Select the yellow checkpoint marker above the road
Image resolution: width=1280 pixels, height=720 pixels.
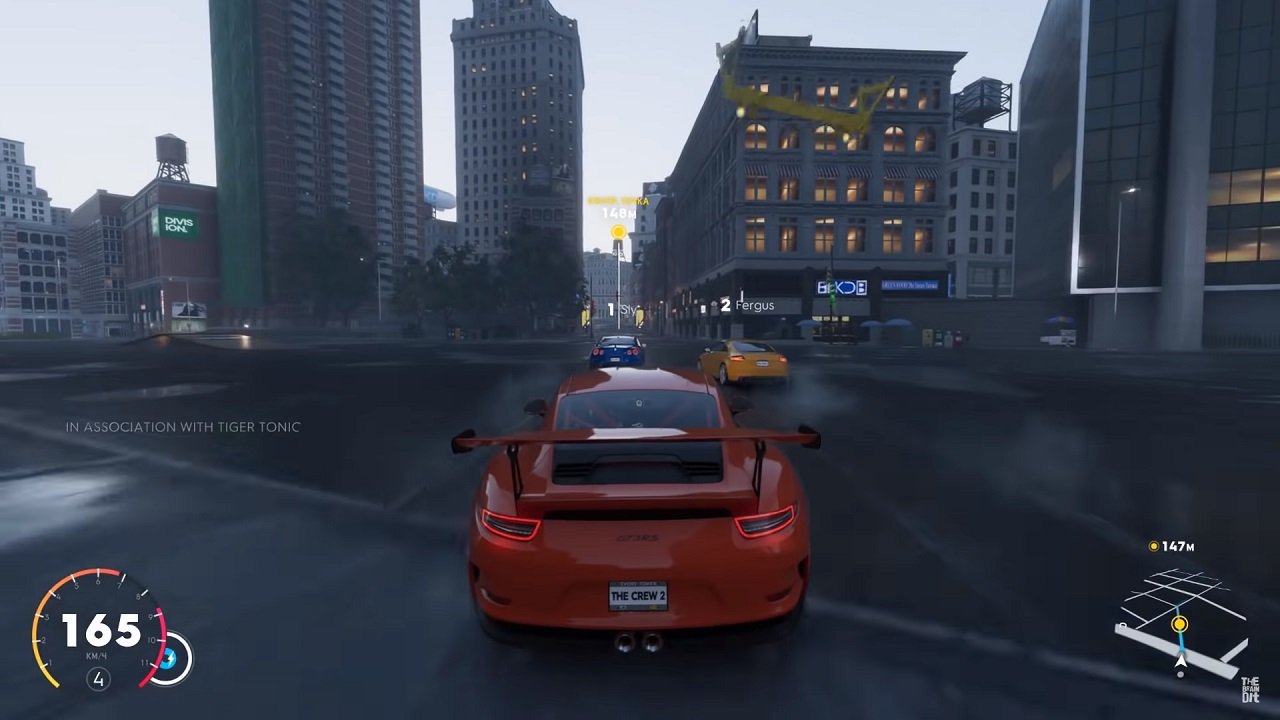pyautogui.click(x=617, y=230)
